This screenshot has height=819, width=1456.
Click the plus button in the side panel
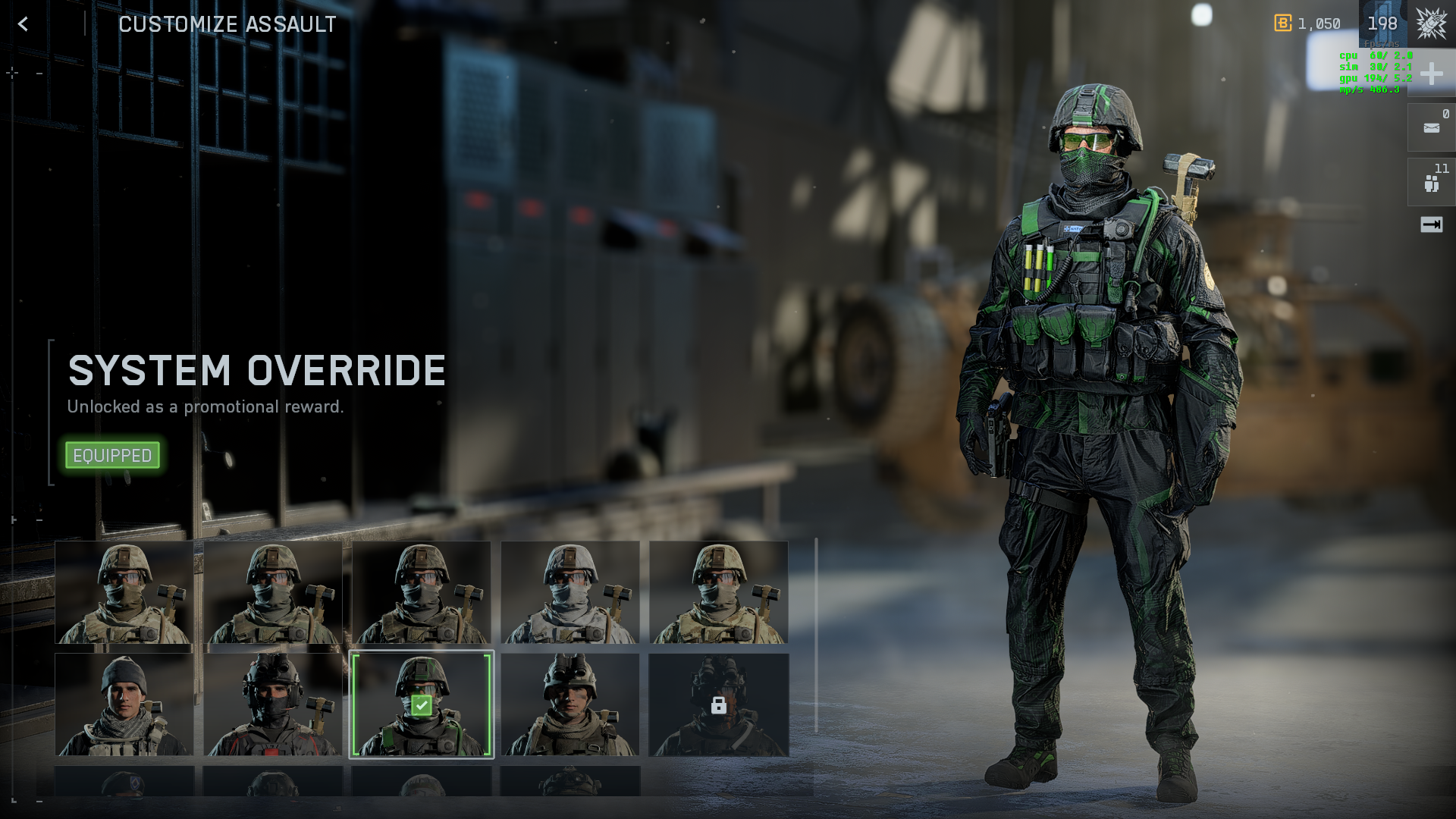(1431, 74)
